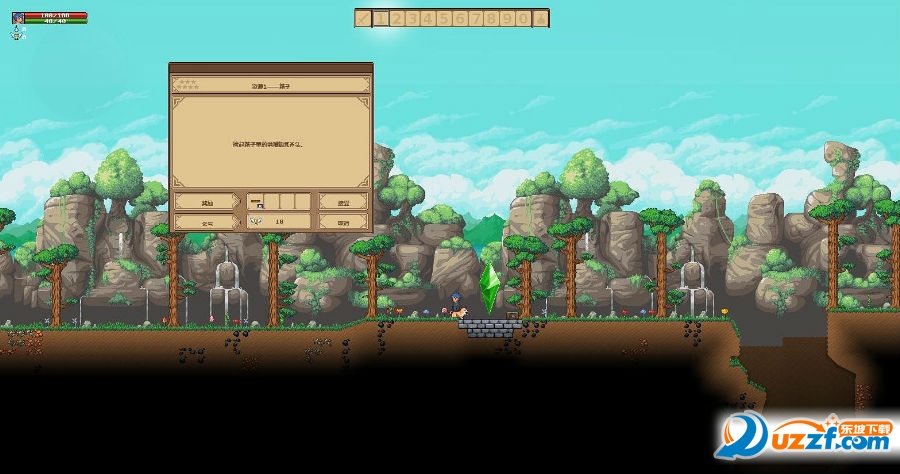Image resolution: width=900 pixels, height=474 pixels.
Task: Activate hotbar slot 0
Action: point(524,17)
